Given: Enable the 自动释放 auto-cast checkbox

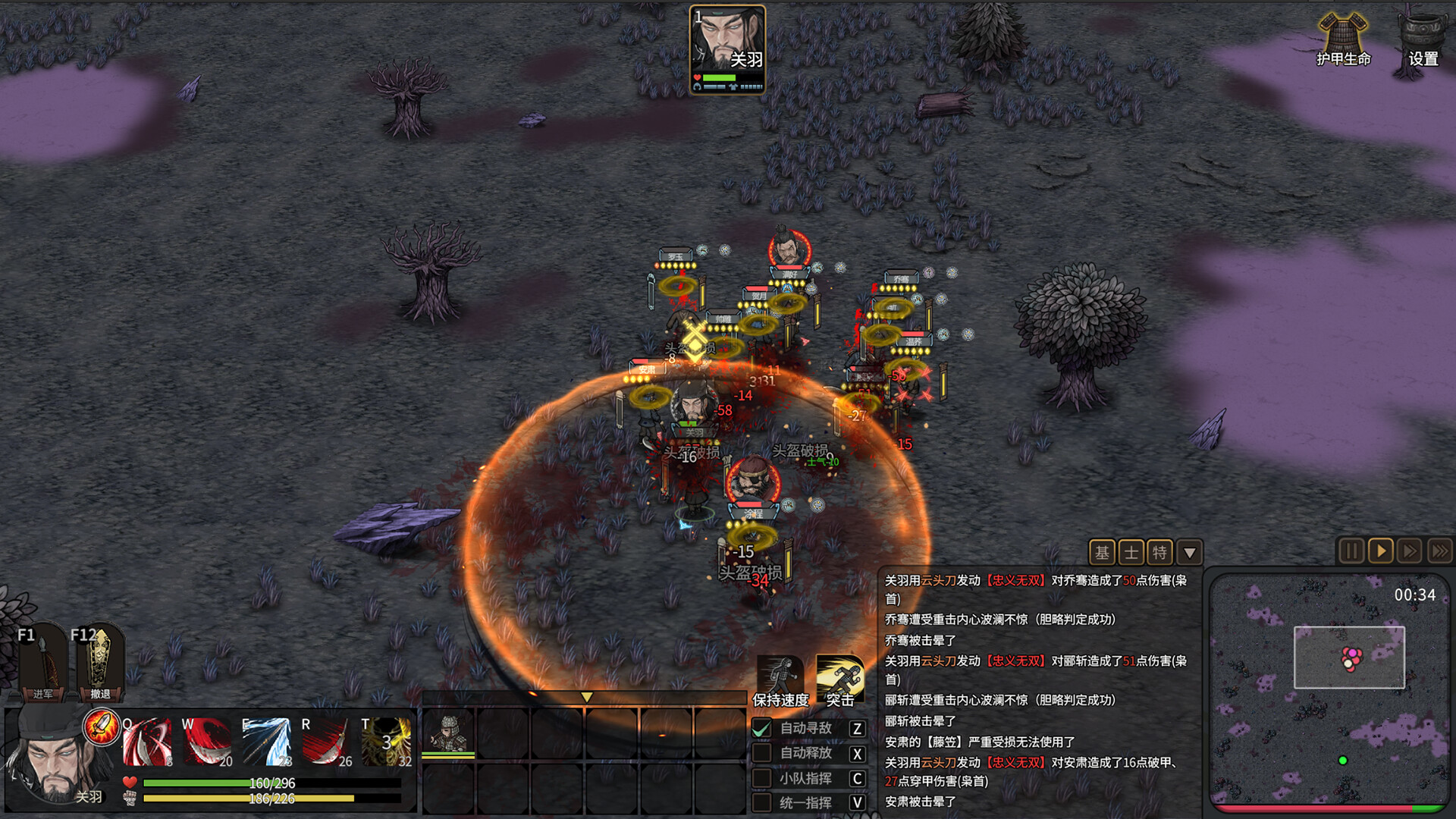Looking at the screenshot, I should pyautogui.click(x=761, y=753).
